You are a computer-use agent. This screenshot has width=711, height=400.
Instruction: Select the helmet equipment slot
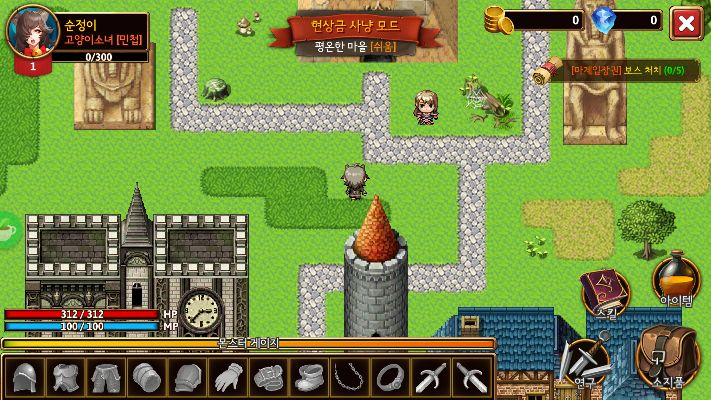26,378
